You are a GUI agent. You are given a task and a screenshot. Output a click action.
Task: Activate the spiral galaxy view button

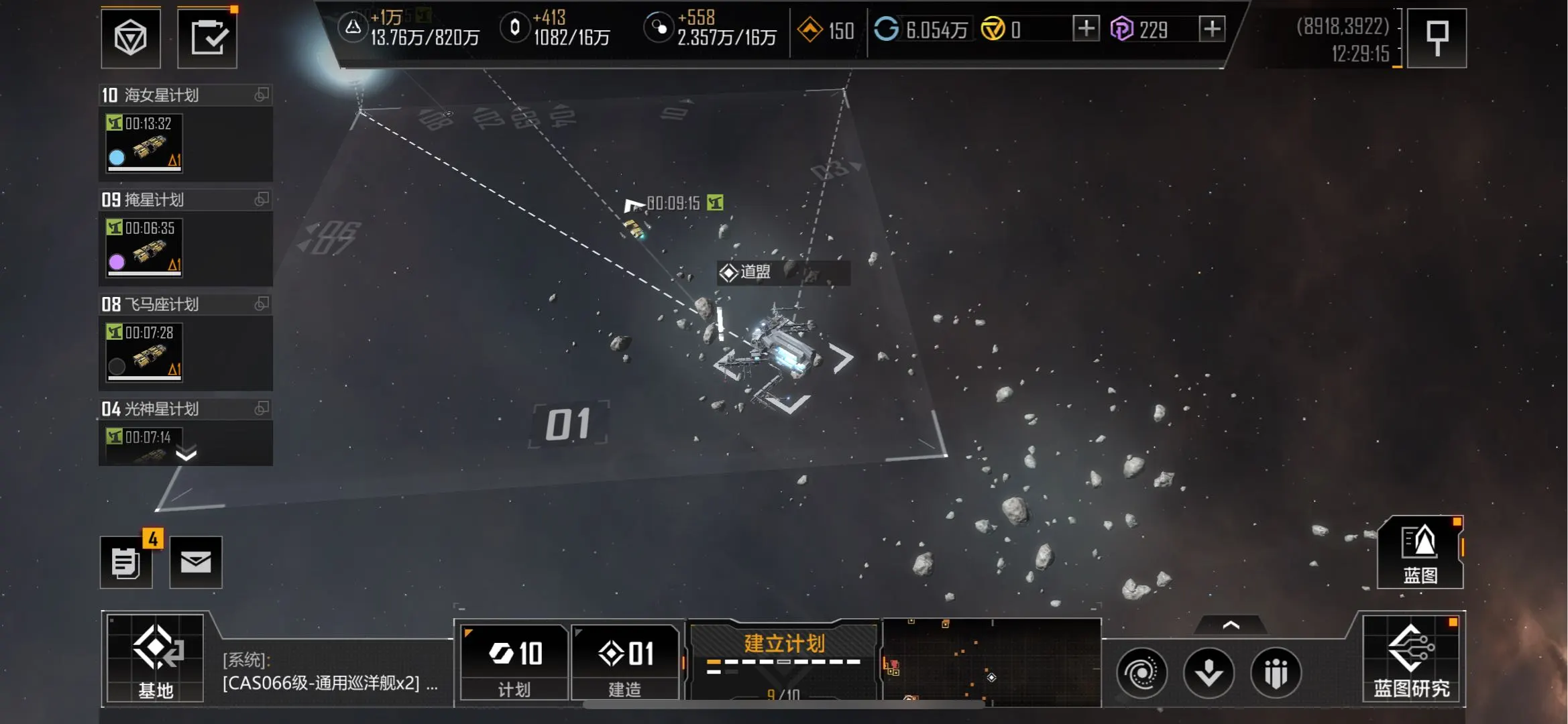click(1141, 672)
